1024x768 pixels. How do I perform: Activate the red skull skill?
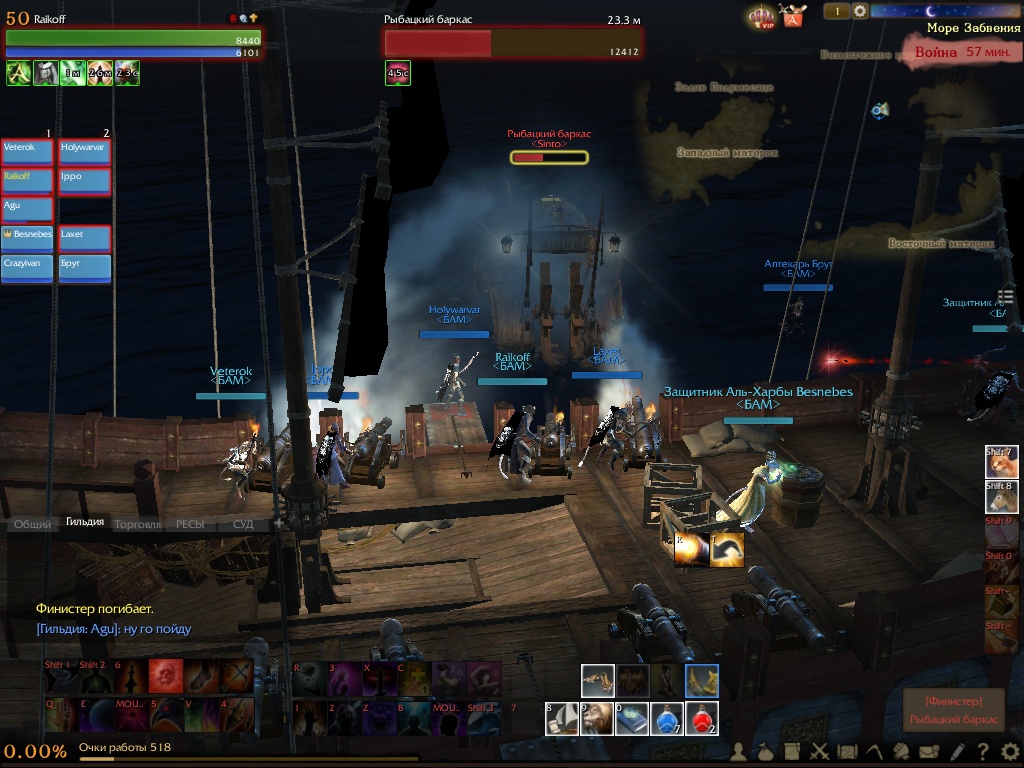(x=166, y=678)
